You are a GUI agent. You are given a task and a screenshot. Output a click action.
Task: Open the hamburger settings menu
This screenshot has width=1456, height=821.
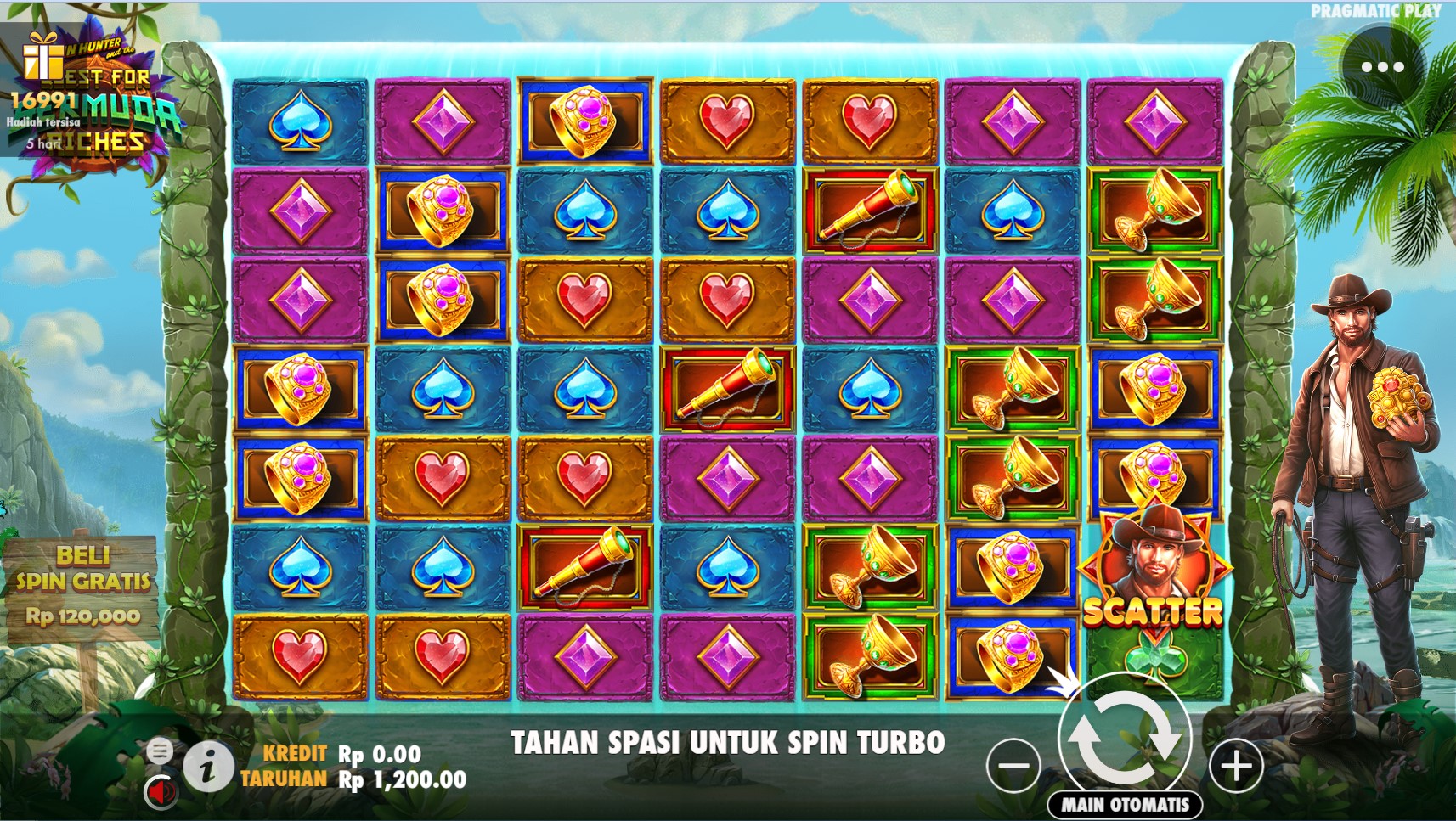pos(159,751)
